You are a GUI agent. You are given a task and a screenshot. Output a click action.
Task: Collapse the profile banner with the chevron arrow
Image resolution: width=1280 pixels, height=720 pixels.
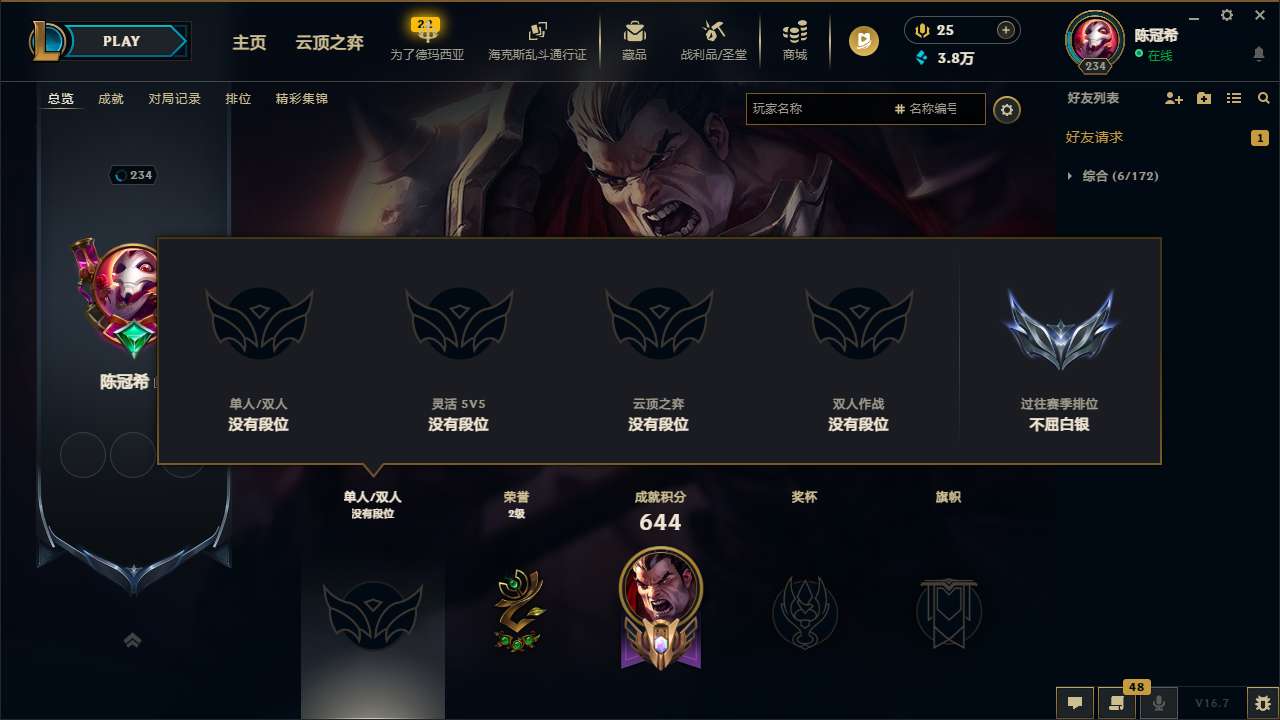pyautogui.click(x=132, y=639)
